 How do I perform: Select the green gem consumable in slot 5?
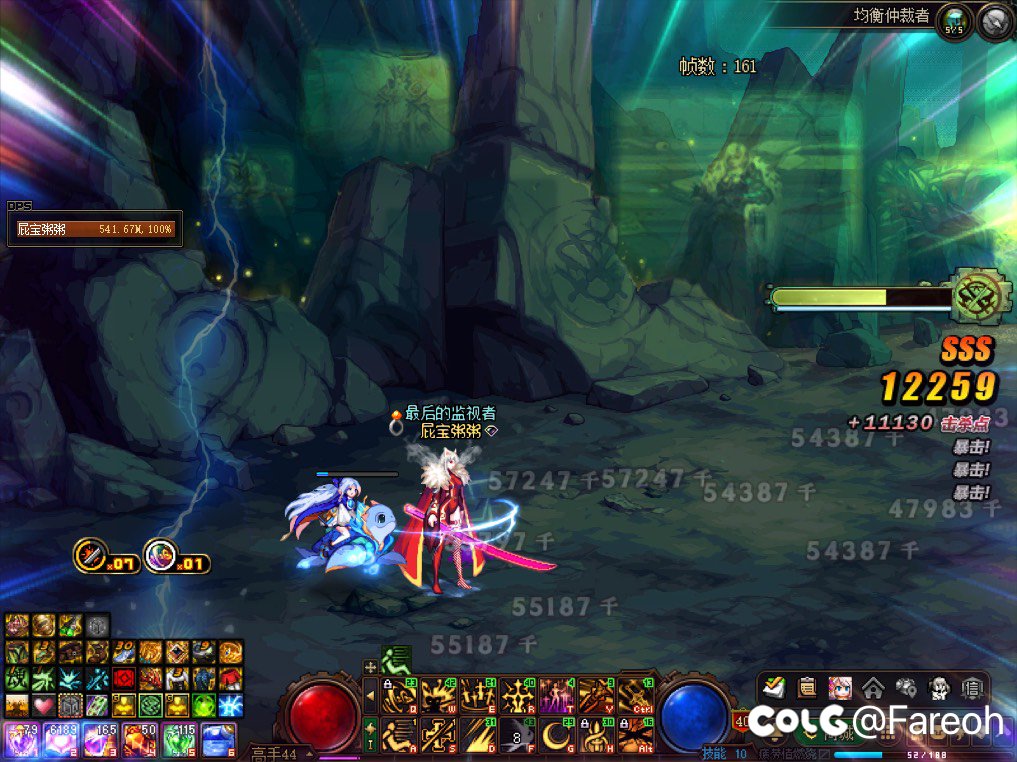pyautogui.click(x=178, y=740)
